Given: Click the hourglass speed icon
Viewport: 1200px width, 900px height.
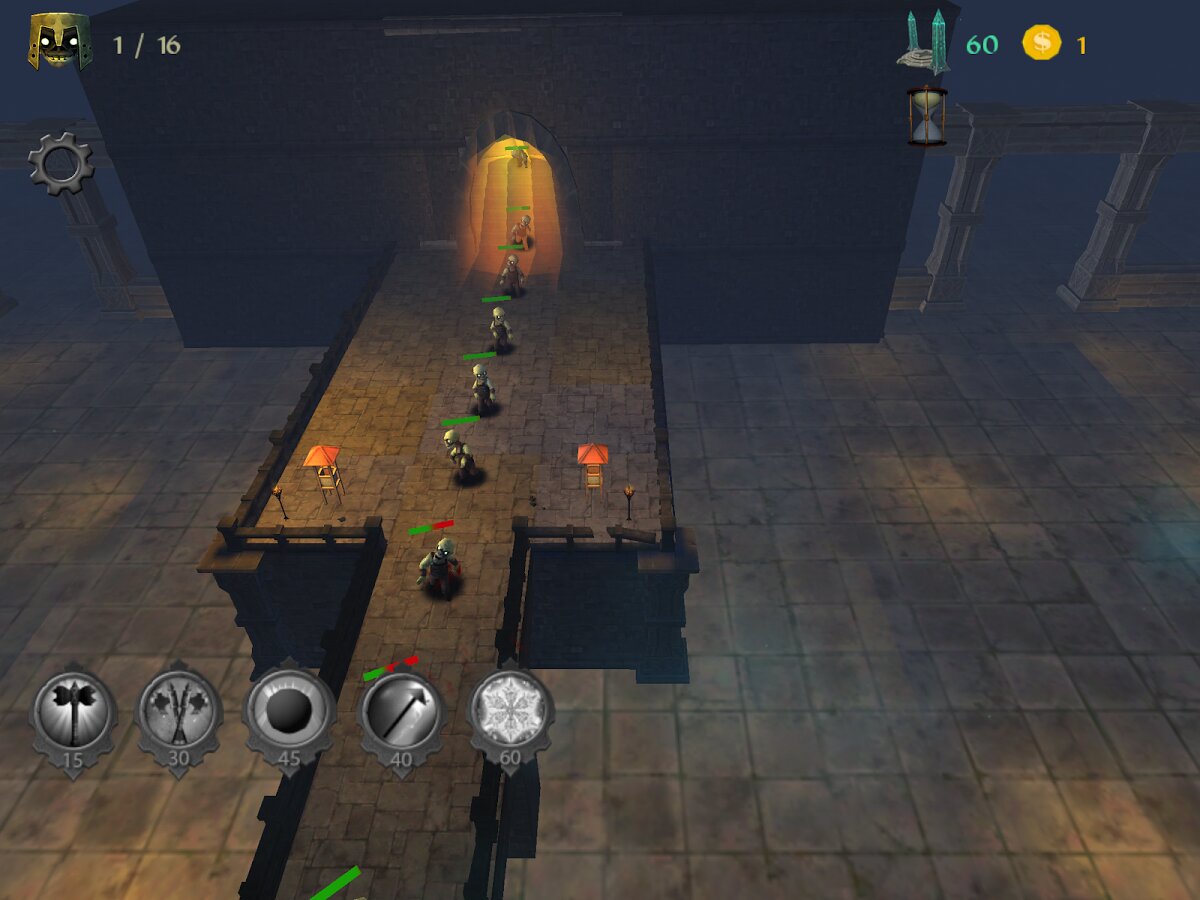Looking at the screenshot, I should pos(927,116).
